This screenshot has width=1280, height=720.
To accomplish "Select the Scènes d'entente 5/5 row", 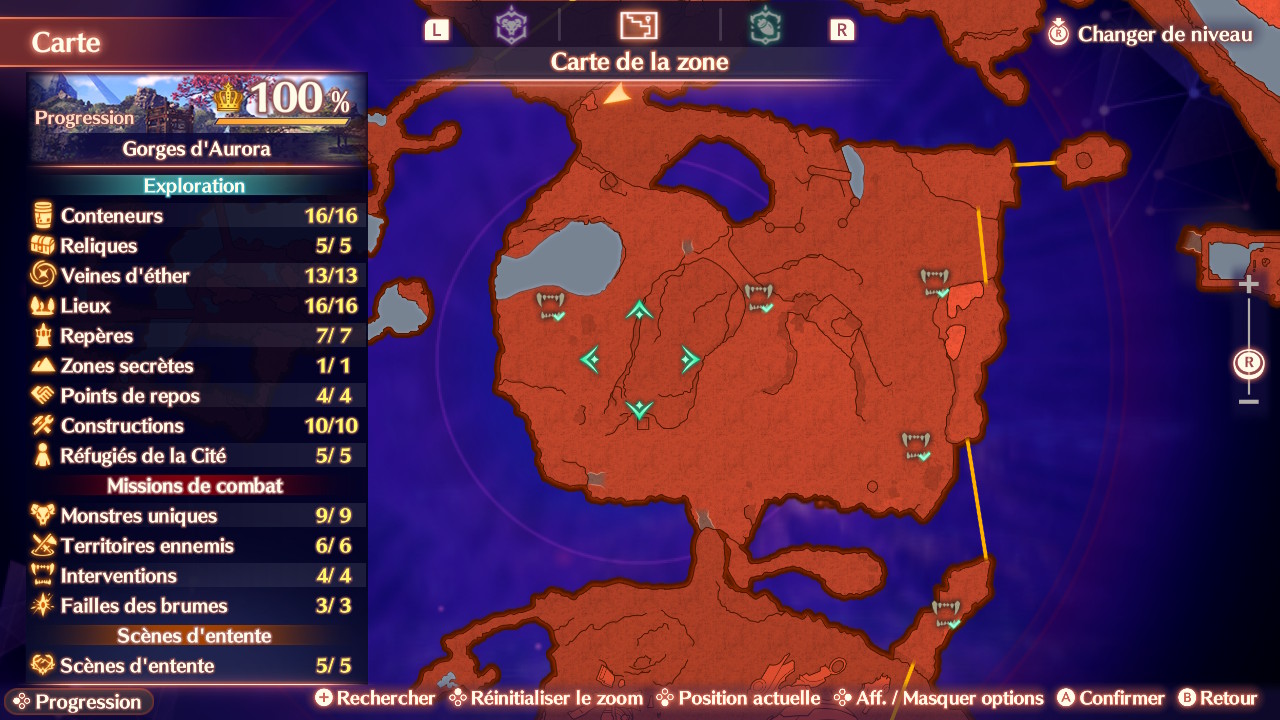I will click(x=197, y=666).
